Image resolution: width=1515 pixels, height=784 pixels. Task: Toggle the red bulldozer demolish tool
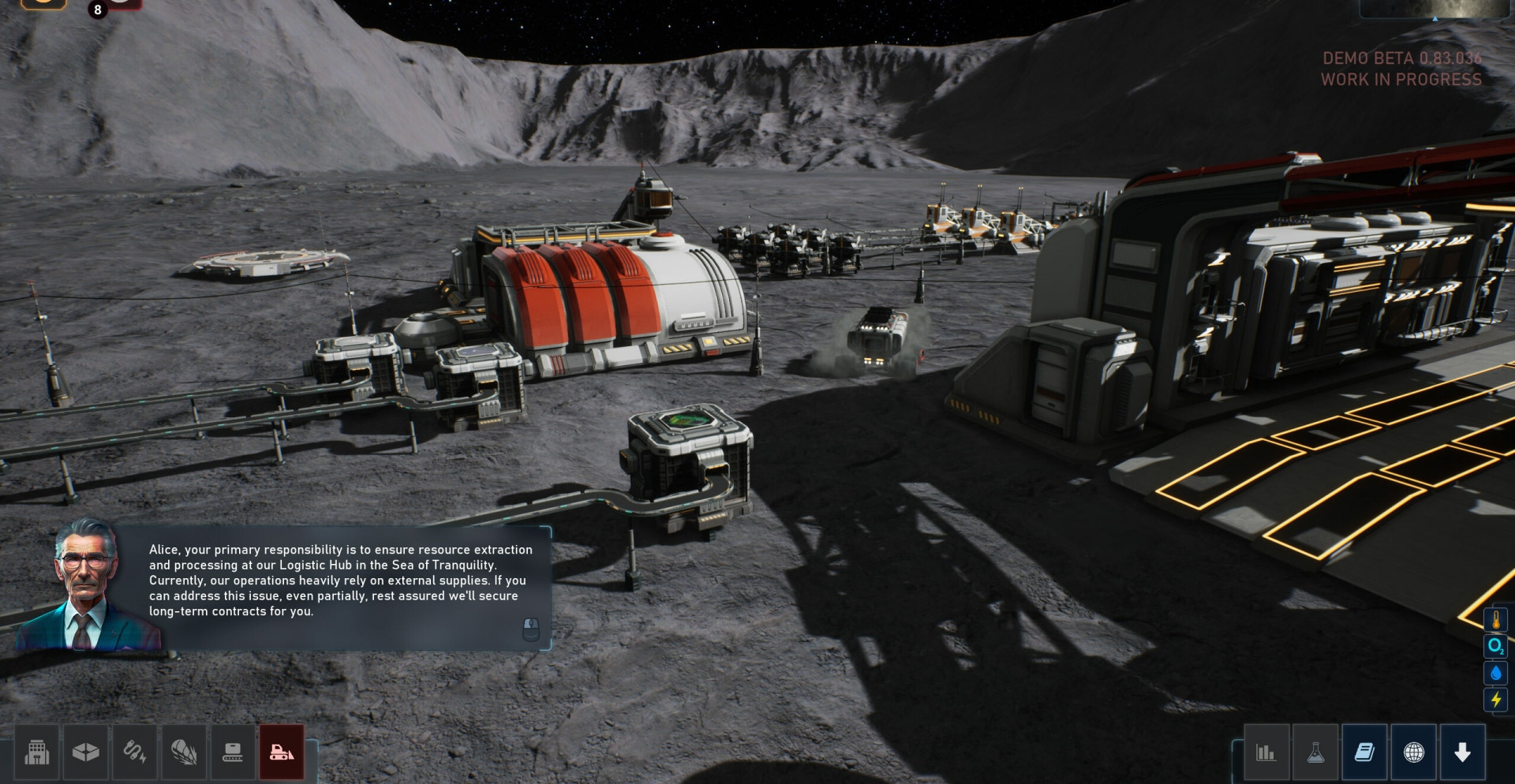[282, 752]
